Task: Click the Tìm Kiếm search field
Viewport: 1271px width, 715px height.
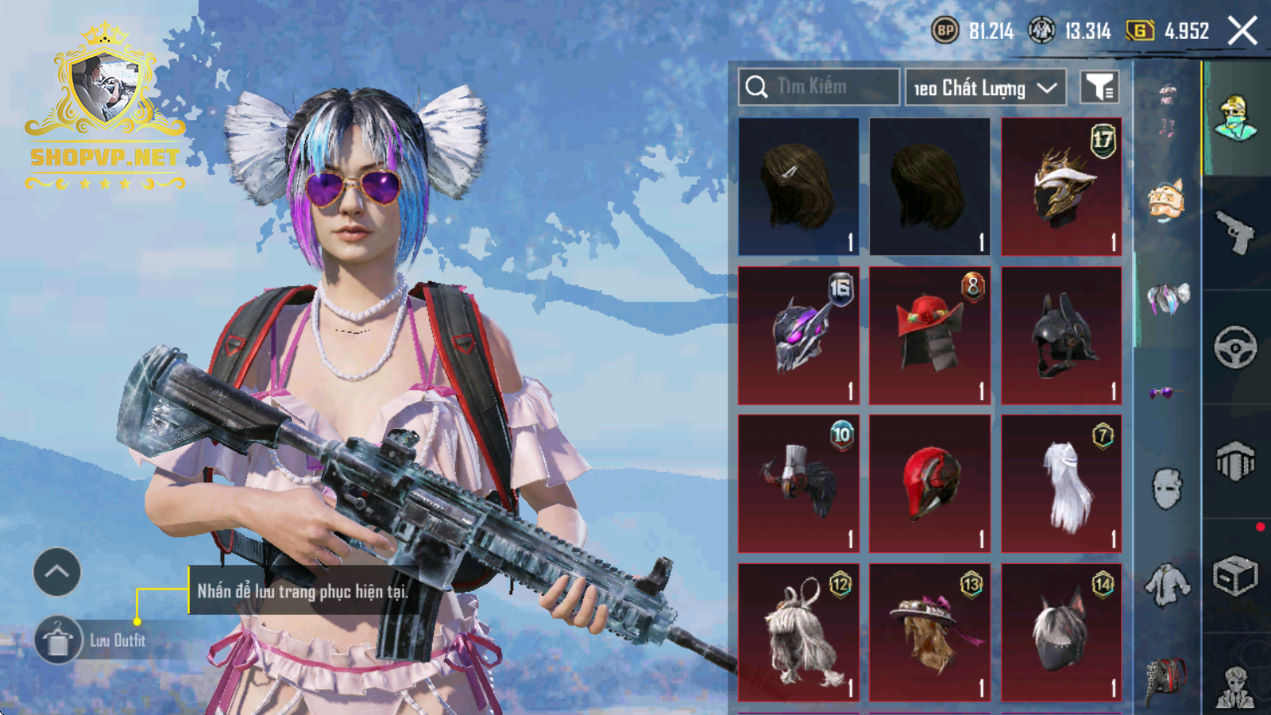Action: pyautogui.click(x=819, y=87)
